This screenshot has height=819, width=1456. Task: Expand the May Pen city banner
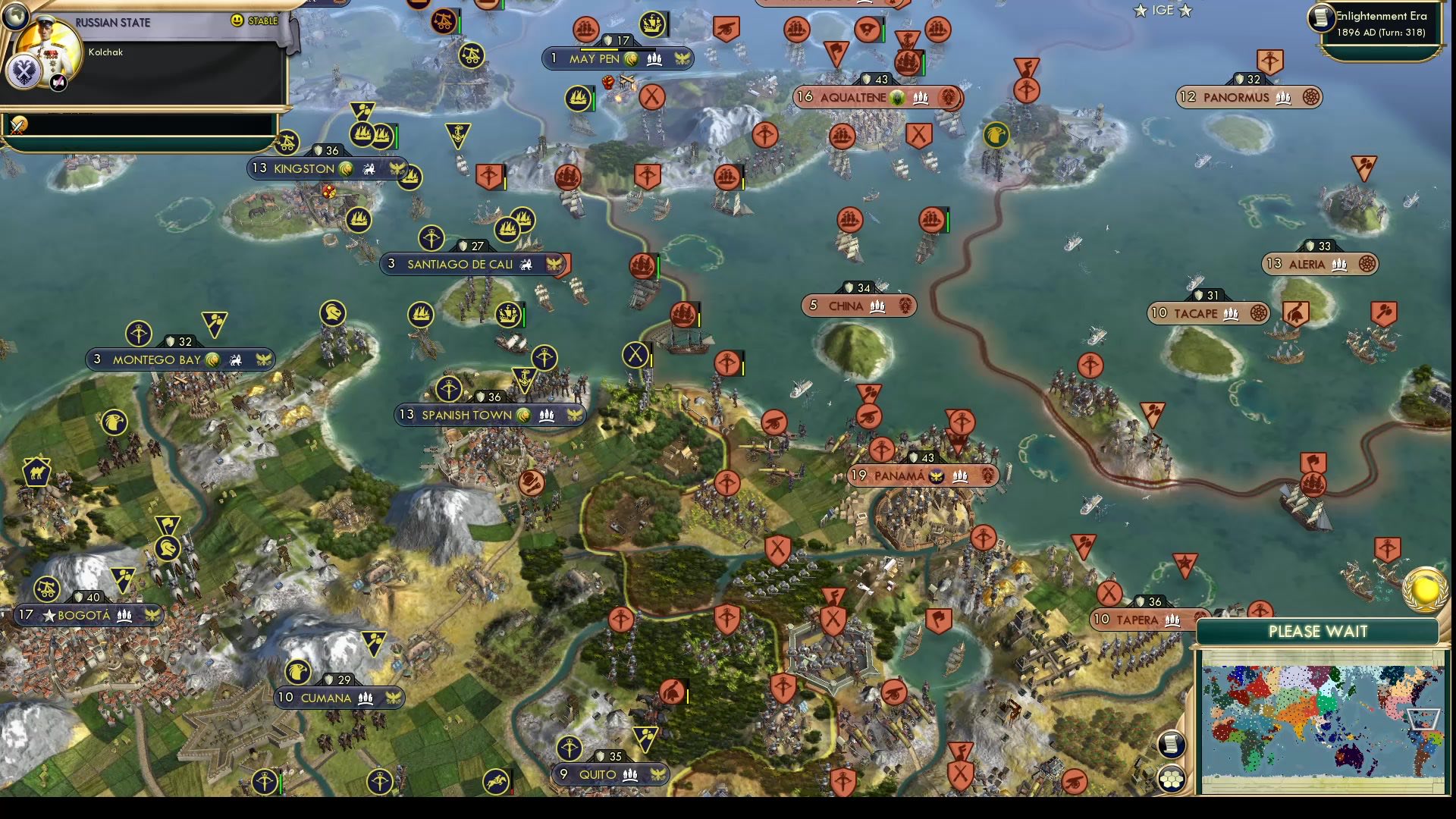pyautogui.click(x=617, y=57)
